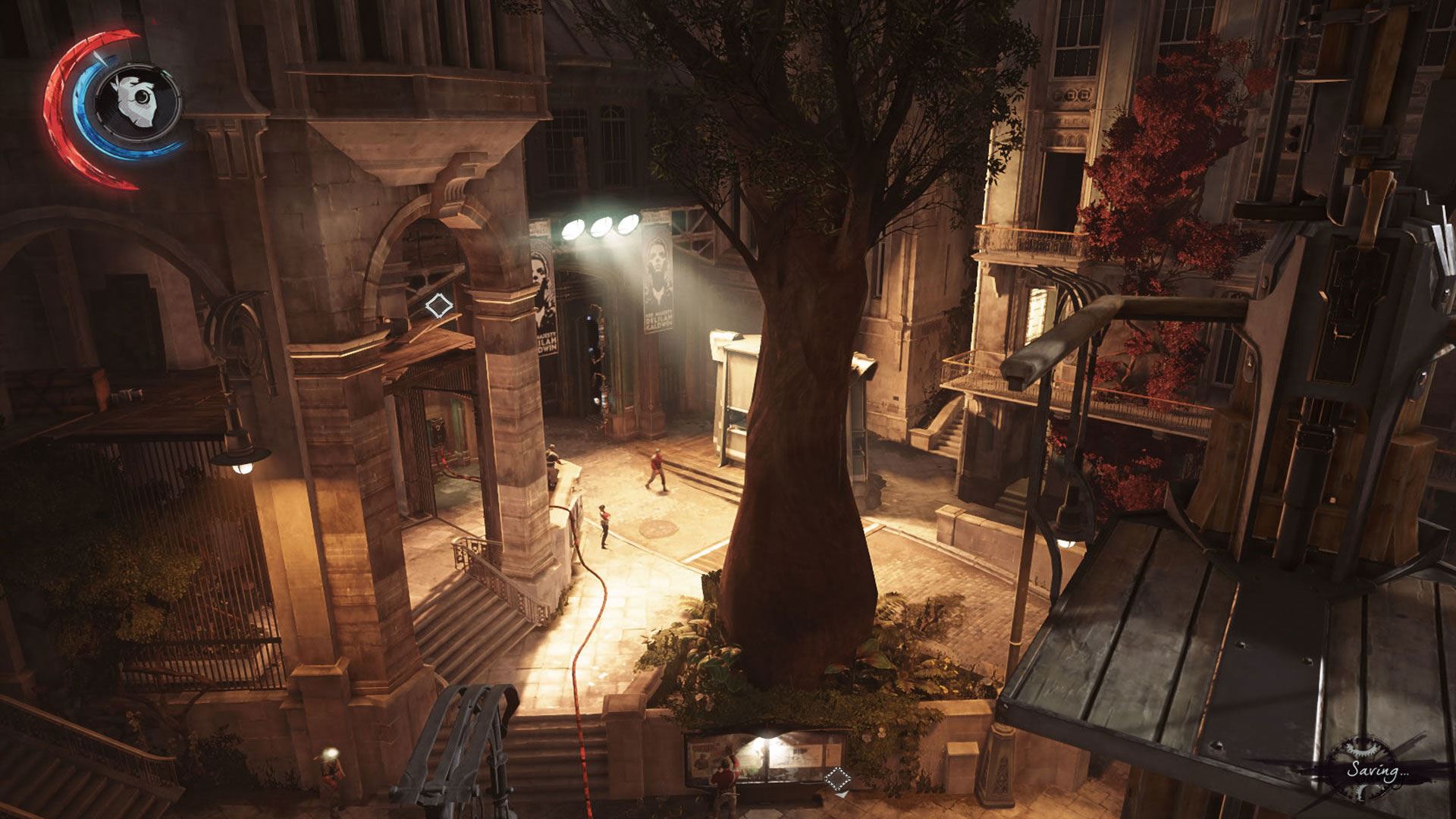This screenshot has height=819, width=1456.
Task: Select the diamond objective marker with the down arrow
Action: tap(837, 778)
